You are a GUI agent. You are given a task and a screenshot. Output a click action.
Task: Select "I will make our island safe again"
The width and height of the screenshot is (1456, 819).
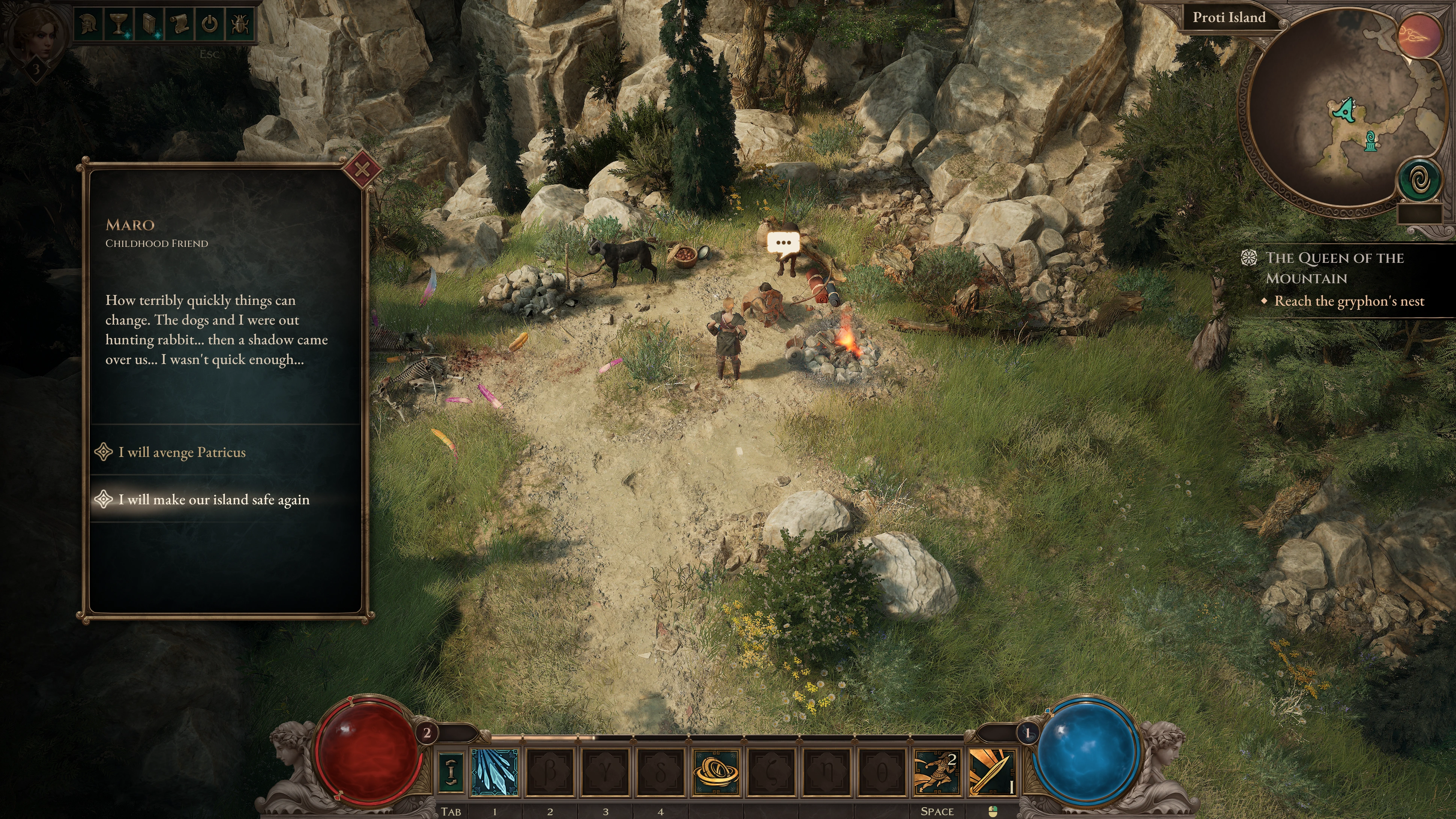pos(214,500)
